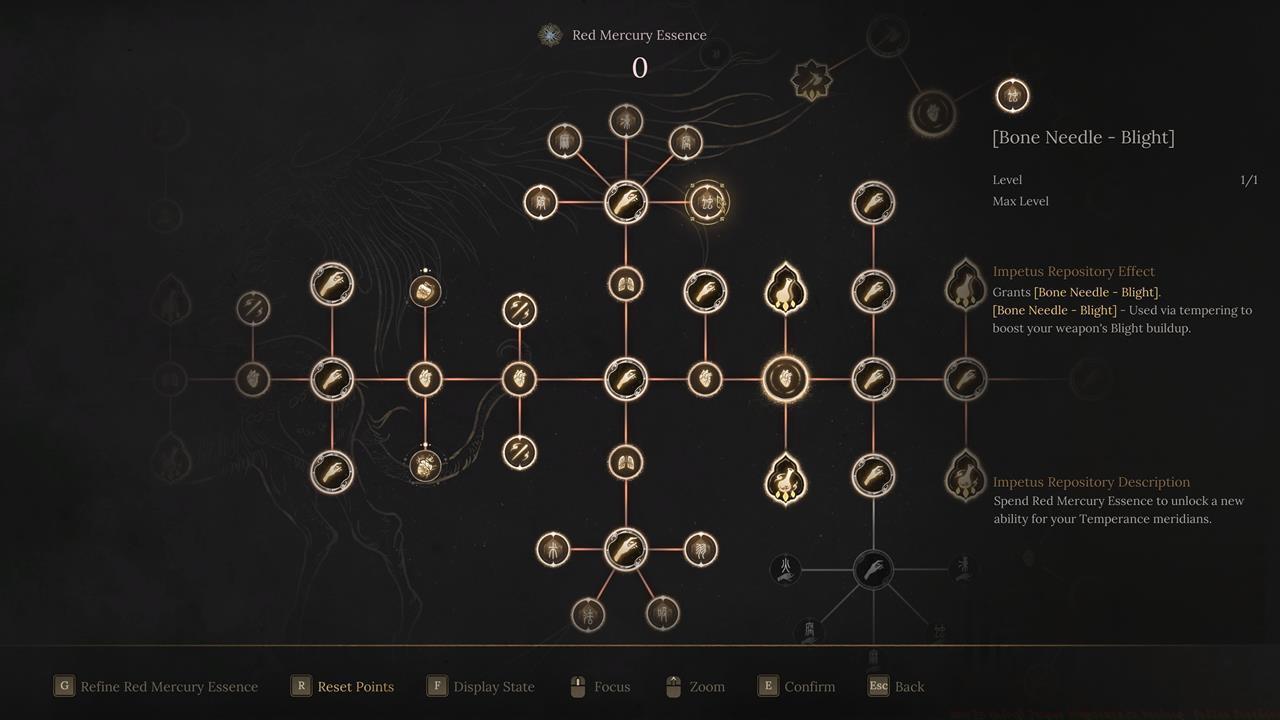Select the topmost hand node of the tree
This screenshot has width=1280, height=720.
625,201
